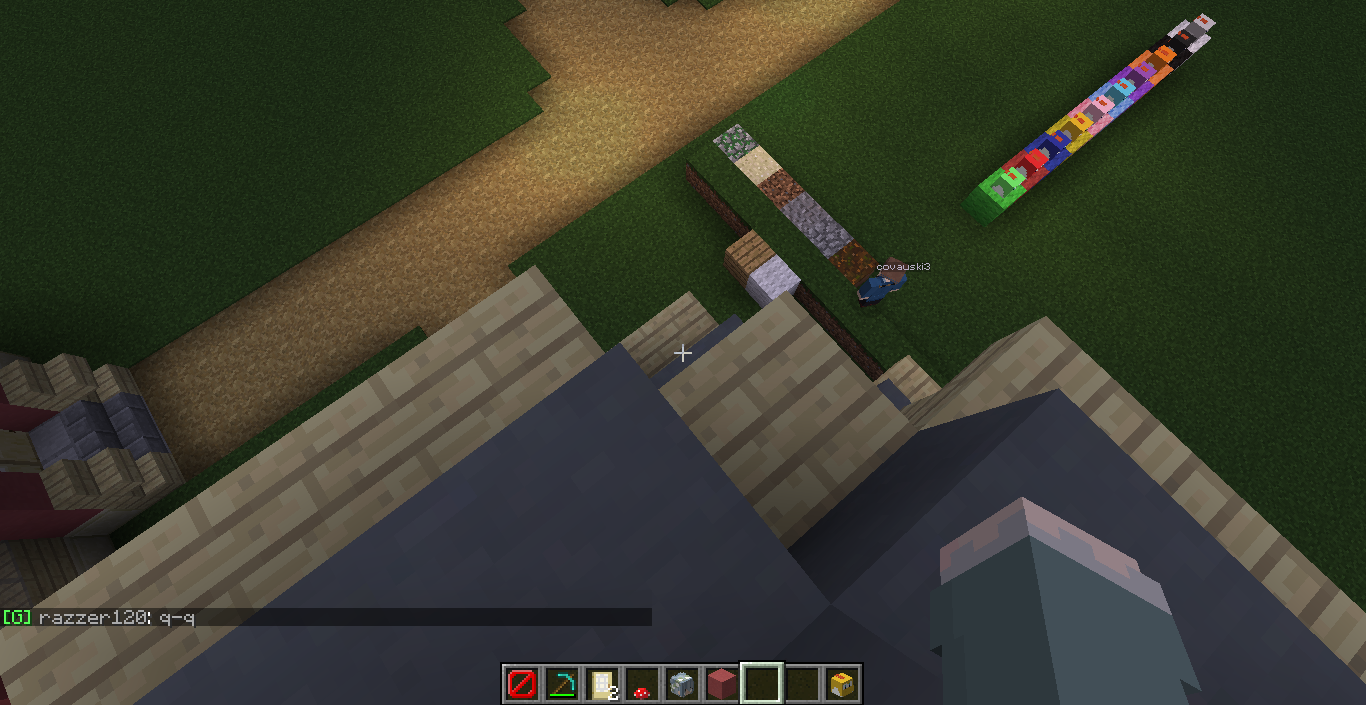Choose the door item slot
Image resolution: width=1366 pixels, height=705 pixels.
pos(601,684)
